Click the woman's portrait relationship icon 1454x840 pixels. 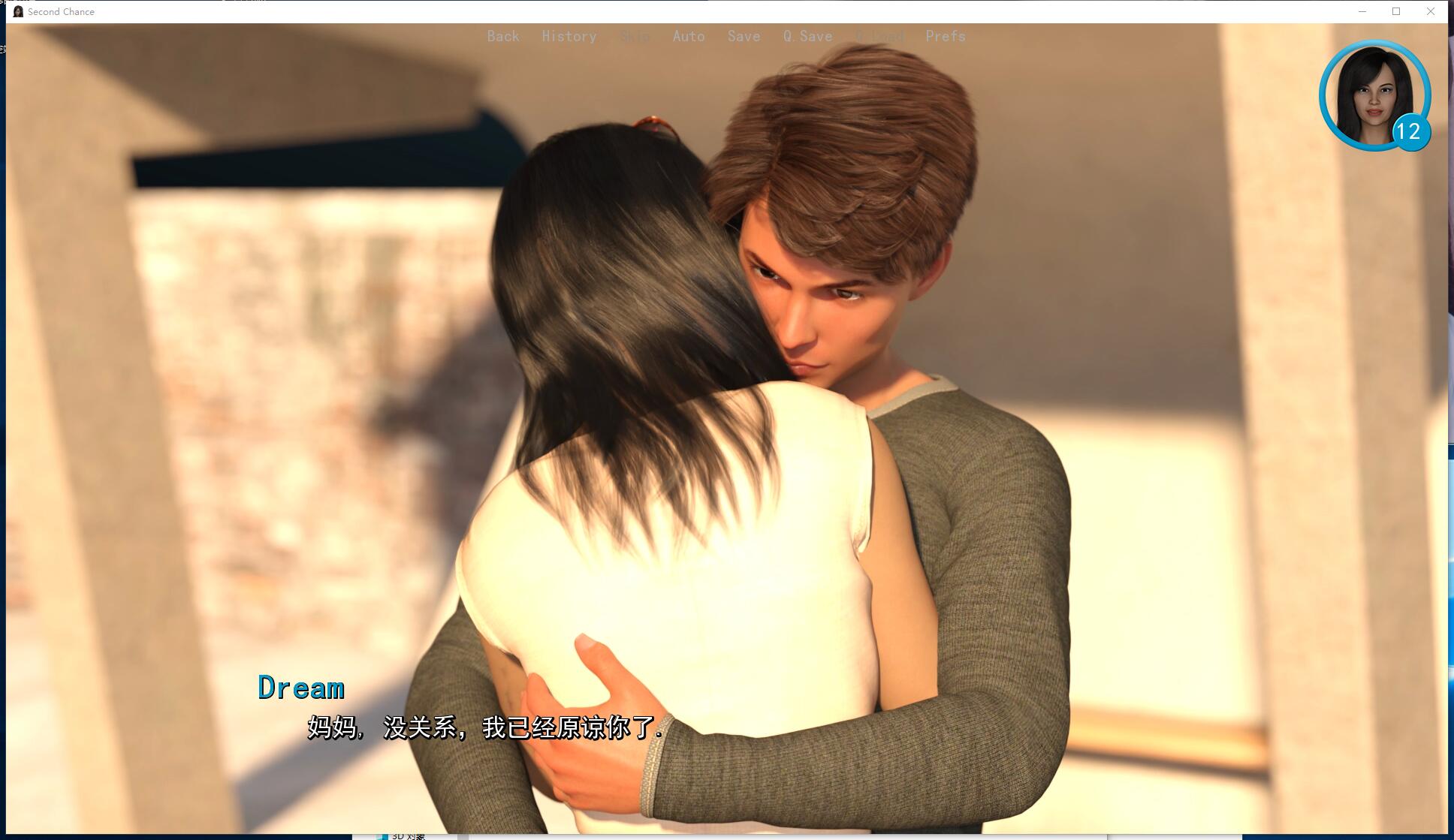1374,95
